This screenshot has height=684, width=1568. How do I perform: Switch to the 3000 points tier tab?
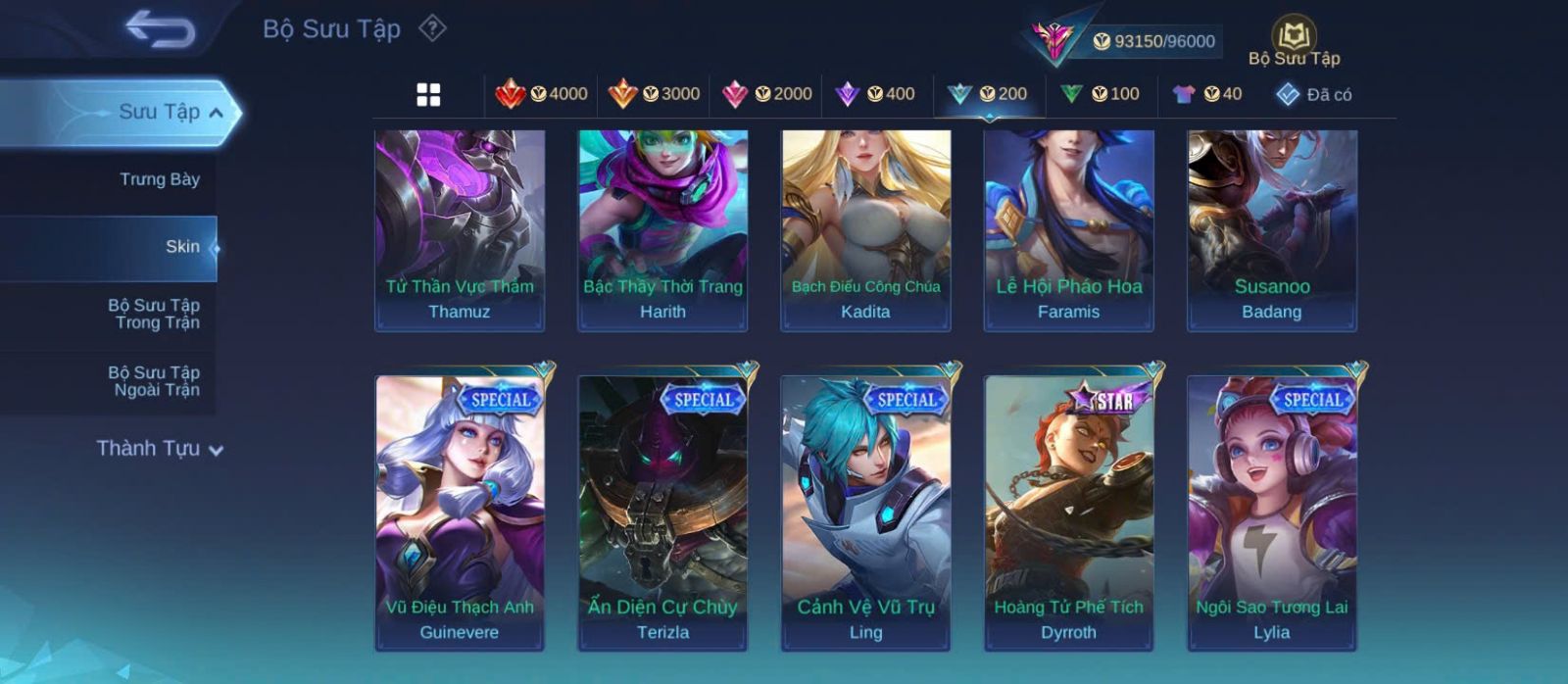pyautogui.click(x=654, y=94)
